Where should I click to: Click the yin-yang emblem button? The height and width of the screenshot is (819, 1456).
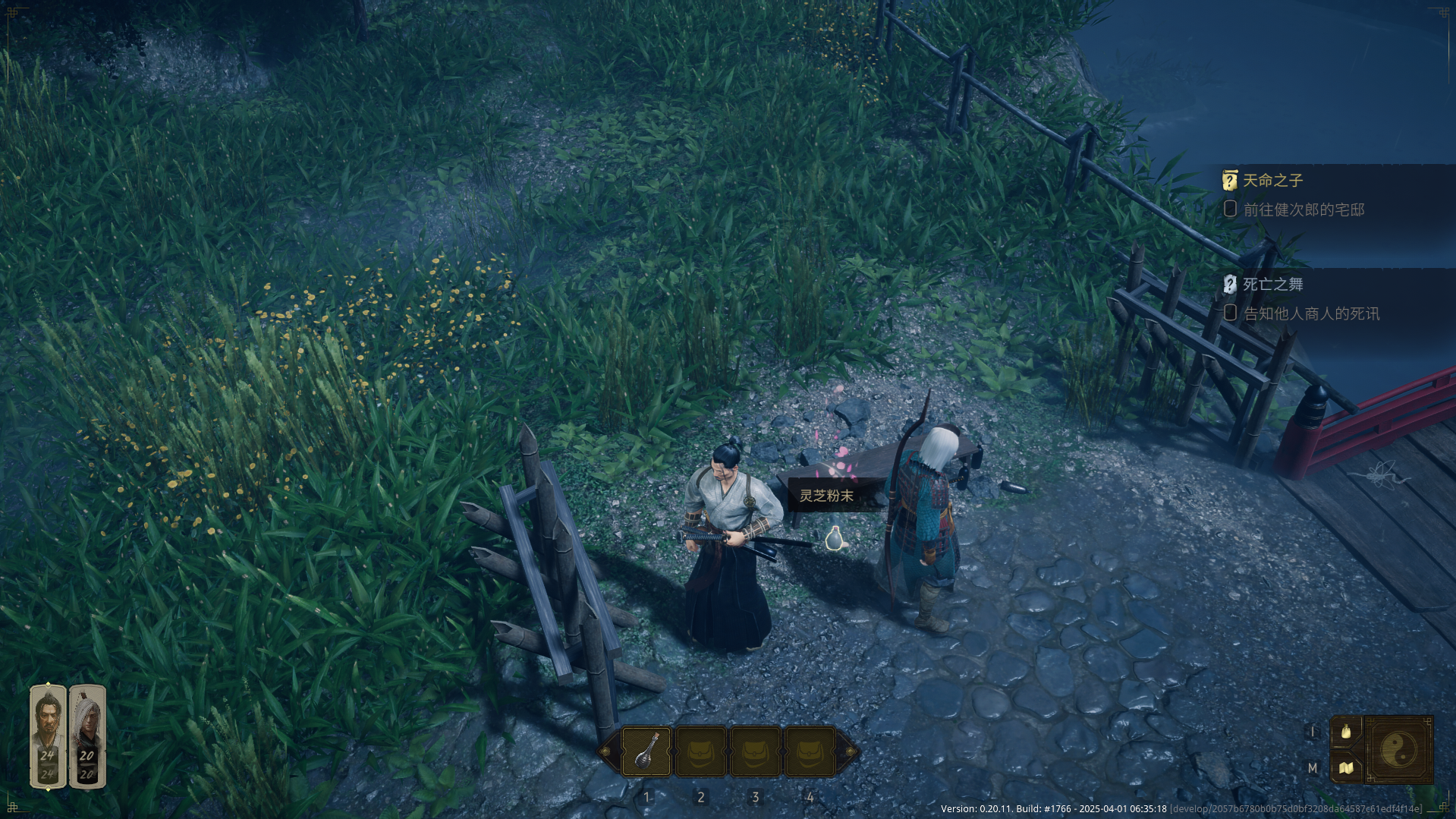(1398, 750)
